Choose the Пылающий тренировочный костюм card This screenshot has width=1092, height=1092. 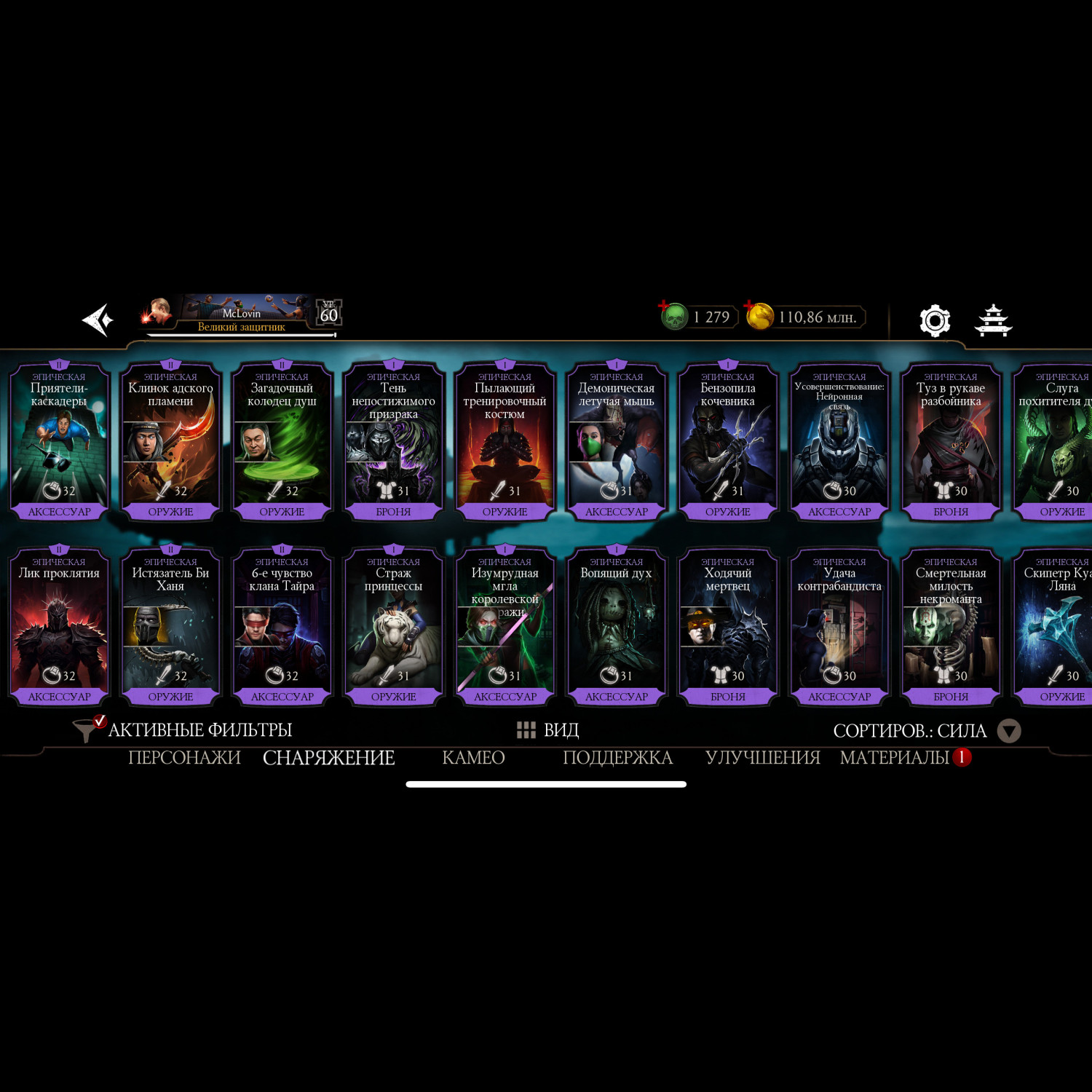(505, 441)
